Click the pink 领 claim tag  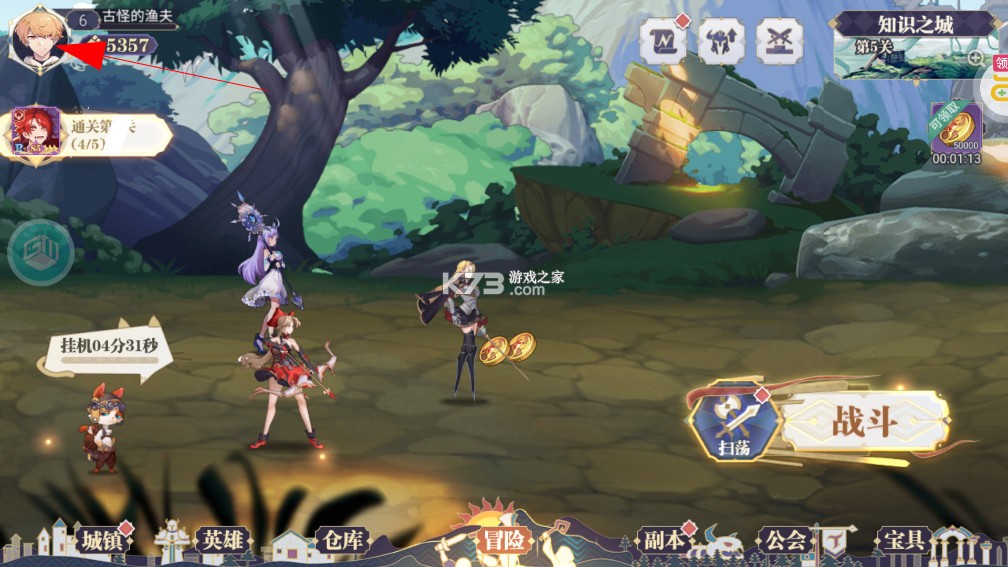pyautogui.click(x=1000, y=62)
